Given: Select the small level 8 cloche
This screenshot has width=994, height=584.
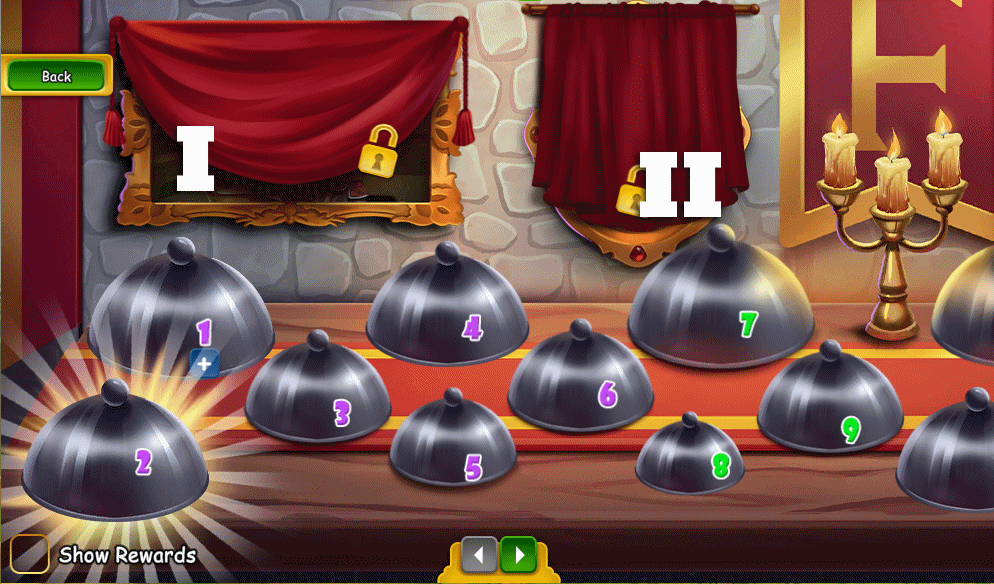Looking at the screenshot, I should (x=690, y=458).
